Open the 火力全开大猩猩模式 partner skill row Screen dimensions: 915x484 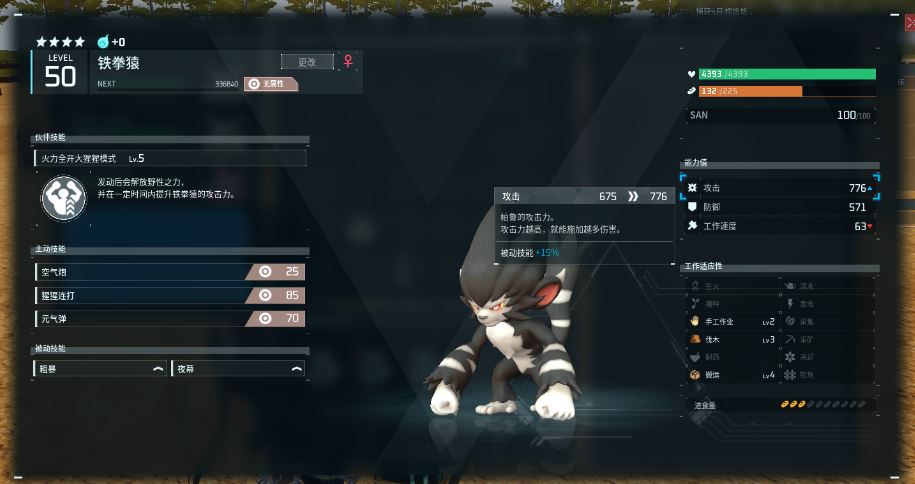(170, 158)
